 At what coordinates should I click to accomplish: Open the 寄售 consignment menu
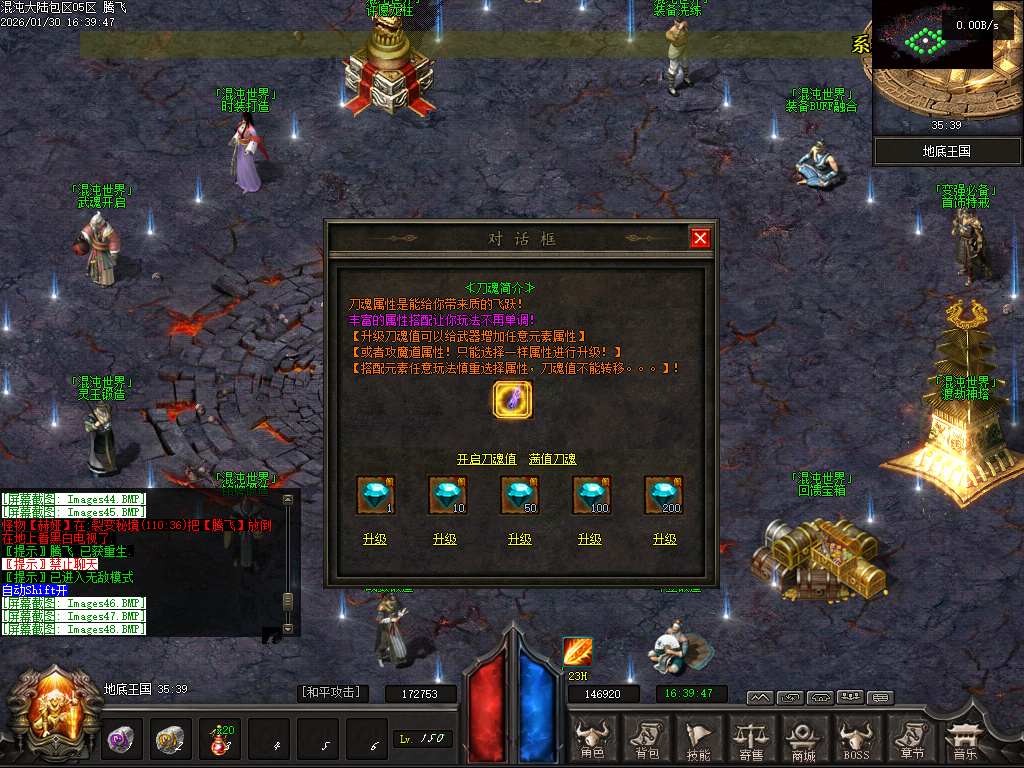pyautogui.click(x=751, y=740)
